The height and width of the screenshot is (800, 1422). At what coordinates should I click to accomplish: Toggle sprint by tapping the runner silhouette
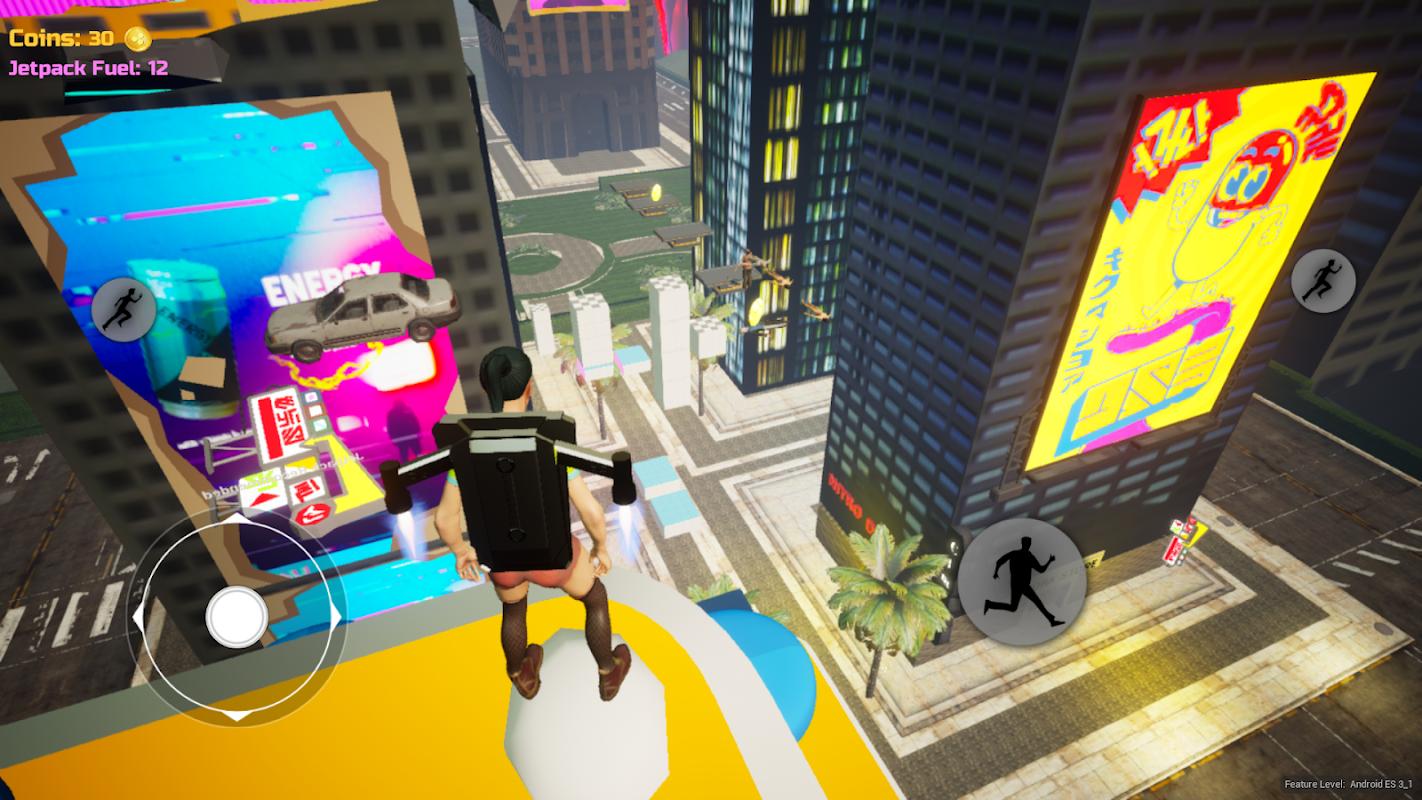(x=1023, y=581)
